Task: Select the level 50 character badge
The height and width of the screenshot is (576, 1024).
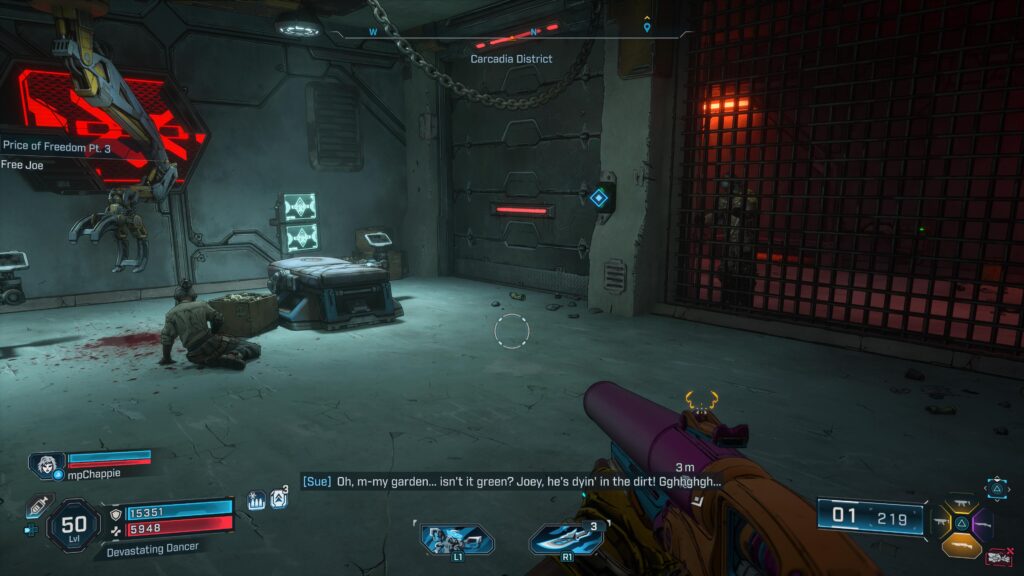Action: click(x=73, y=525)
